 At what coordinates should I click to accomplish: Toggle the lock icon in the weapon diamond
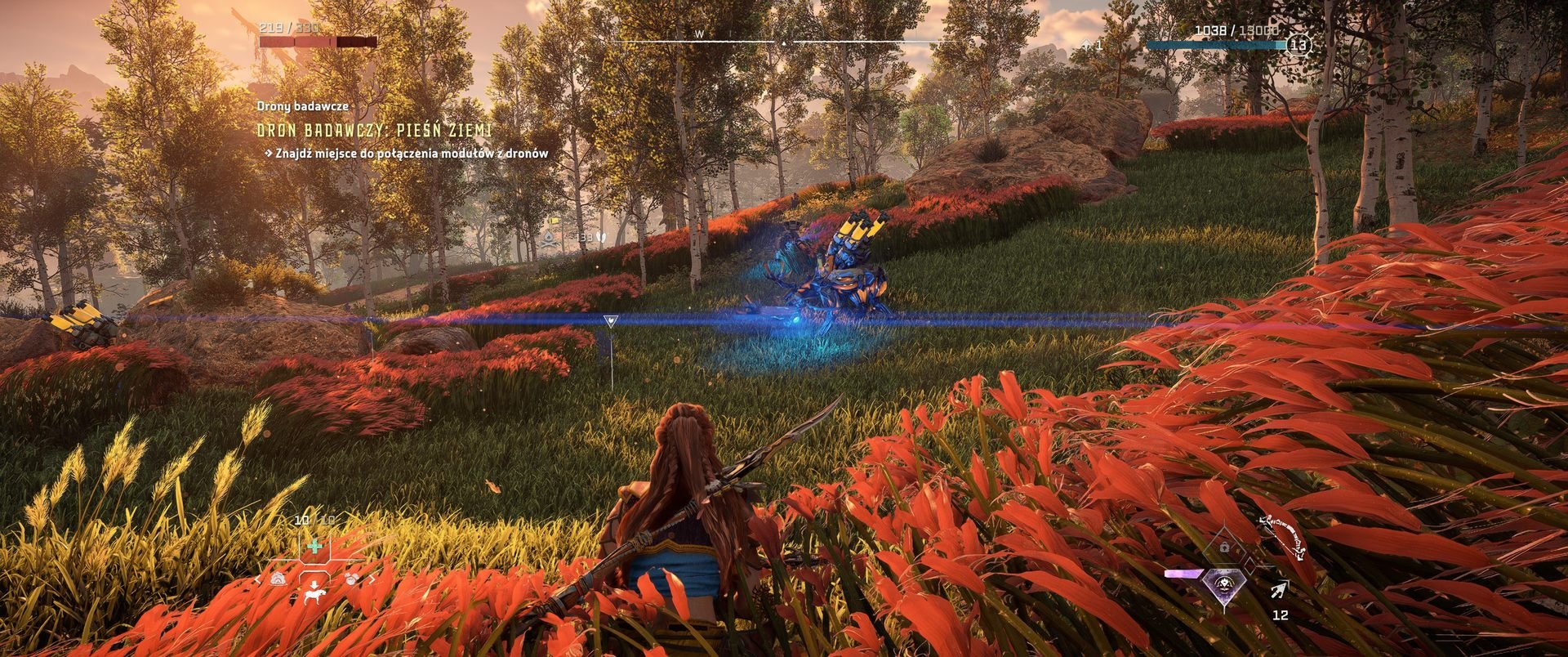pos(1224,547)
